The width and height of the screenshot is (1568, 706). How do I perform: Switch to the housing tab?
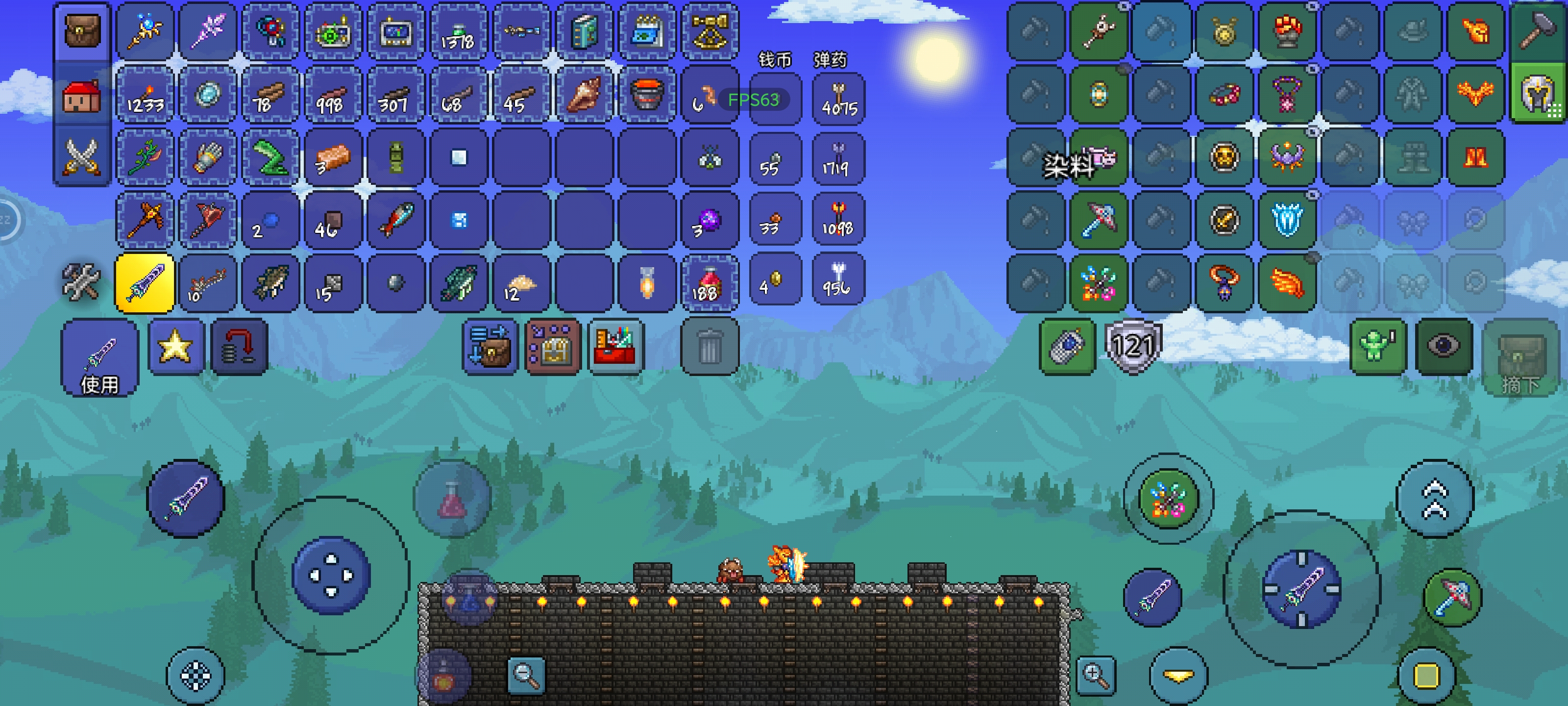[x=81, y=96]
